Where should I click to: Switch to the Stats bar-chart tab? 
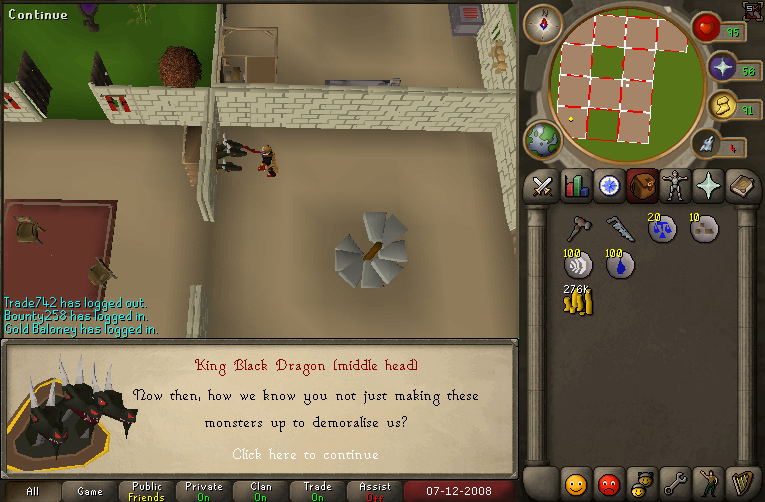[x=575, y=186]
